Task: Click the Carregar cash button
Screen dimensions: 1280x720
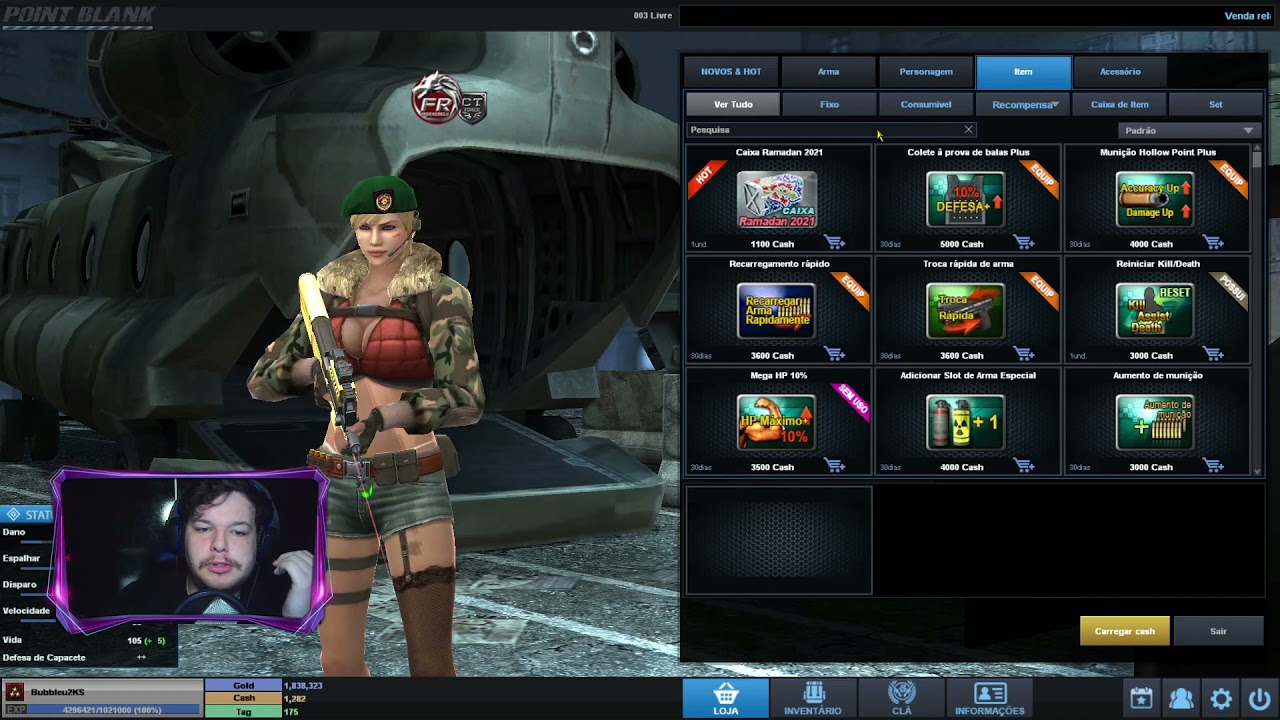Action: tap(1124, 631)
